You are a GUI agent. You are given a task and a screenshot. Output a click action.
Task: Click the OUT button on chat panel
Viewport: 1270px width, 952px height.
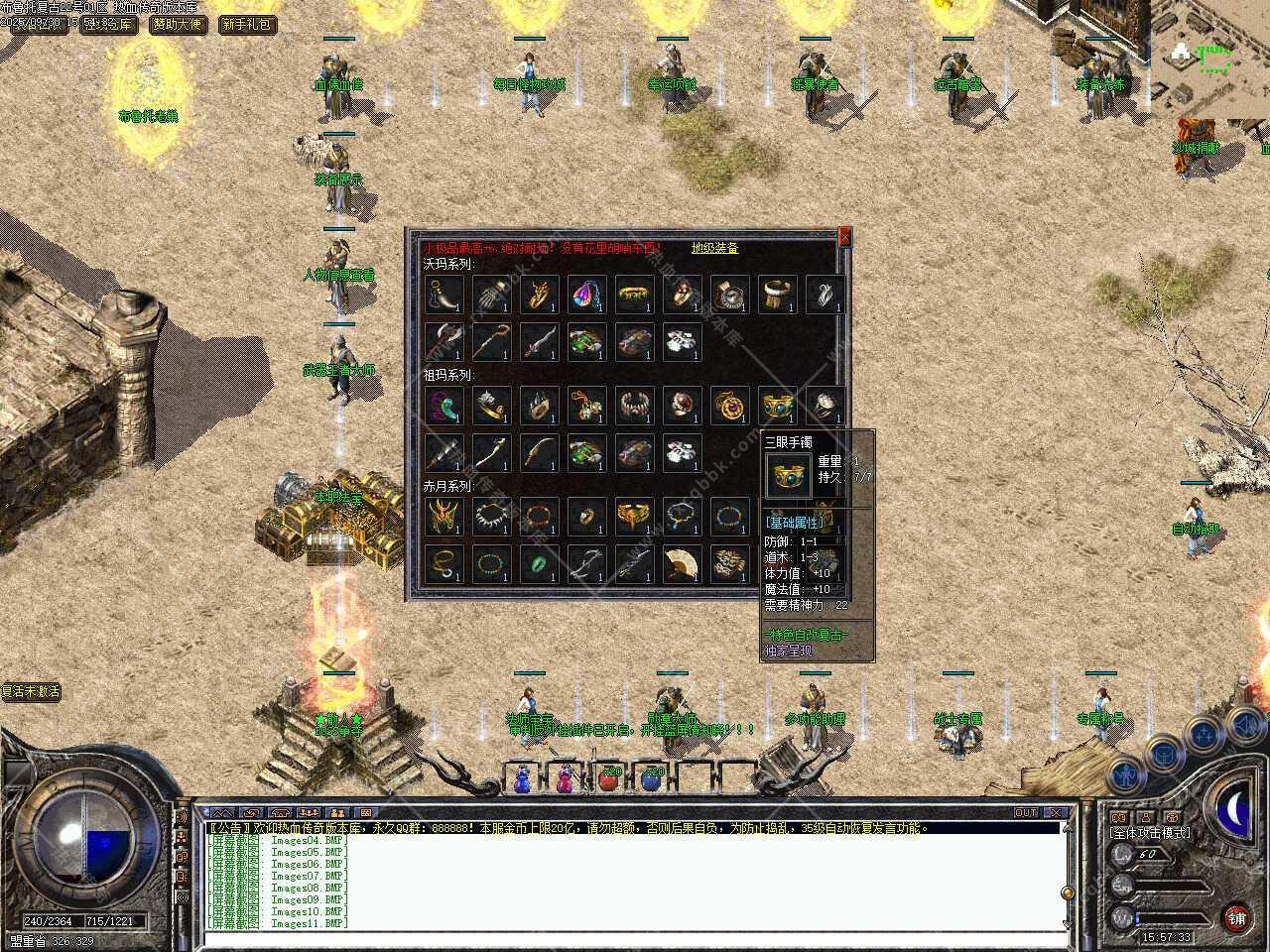[1026, 813]
